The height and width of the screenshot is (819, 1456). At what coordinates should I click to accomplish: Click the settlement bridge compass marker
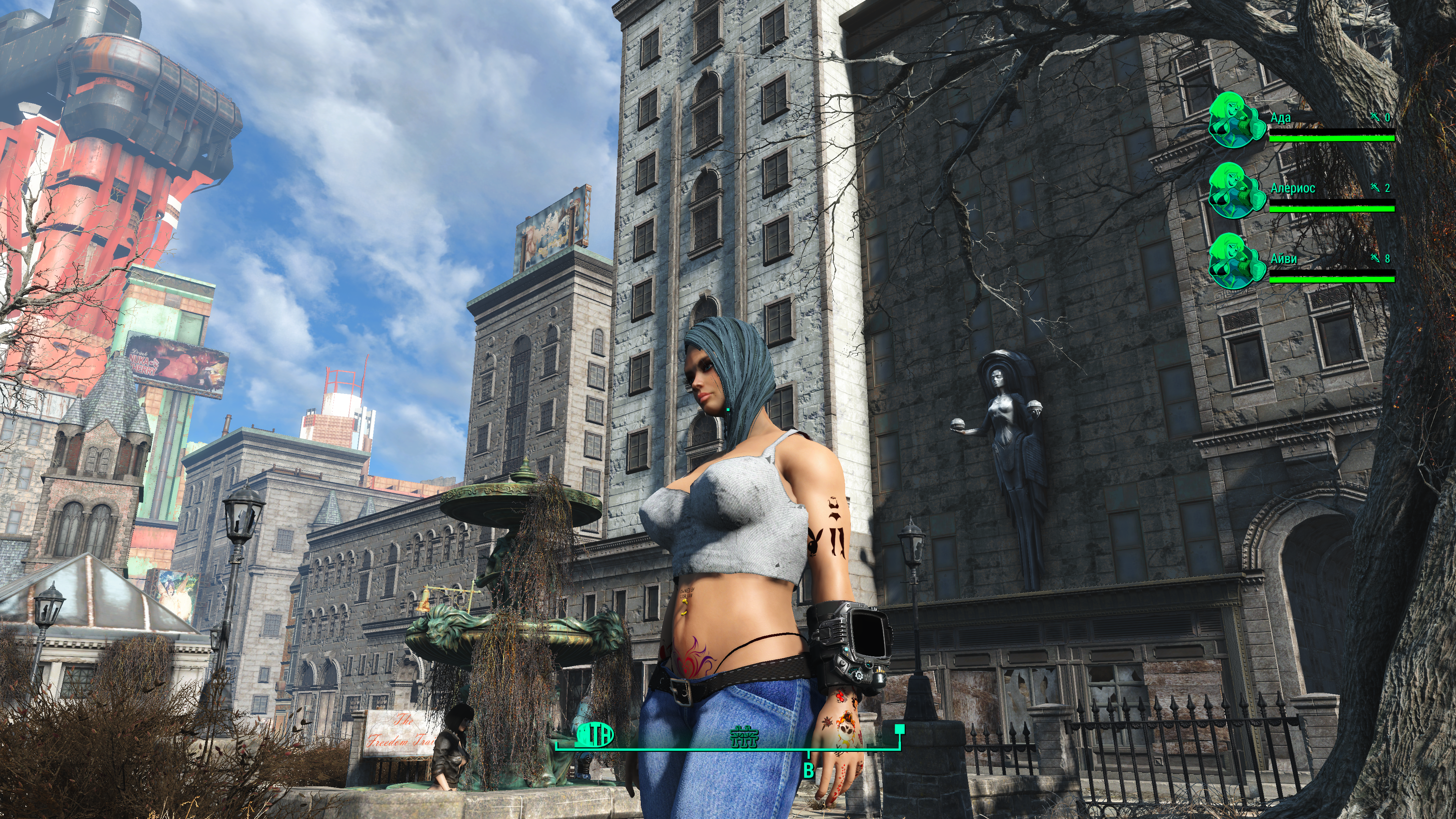[x=744, y=736]
